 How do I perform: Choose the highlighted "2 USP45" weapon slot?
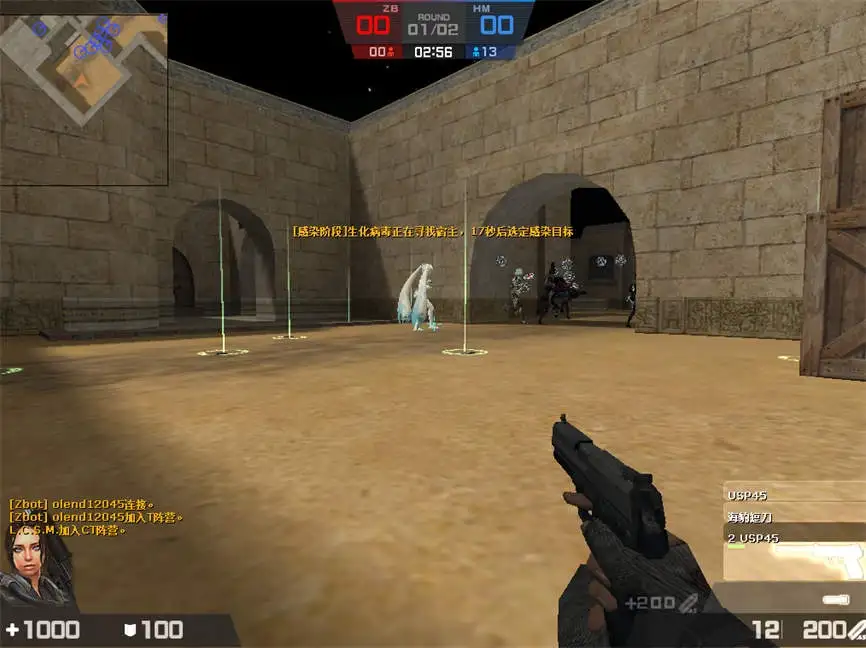click(x=790, y=537)
